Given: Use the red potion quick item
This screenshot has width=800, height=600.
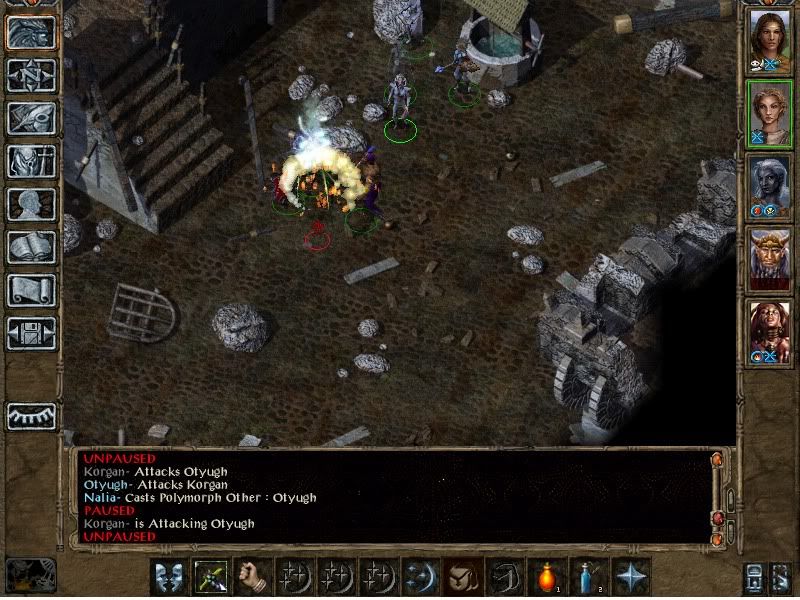Looking at the screenshot, I should (546, 578).
